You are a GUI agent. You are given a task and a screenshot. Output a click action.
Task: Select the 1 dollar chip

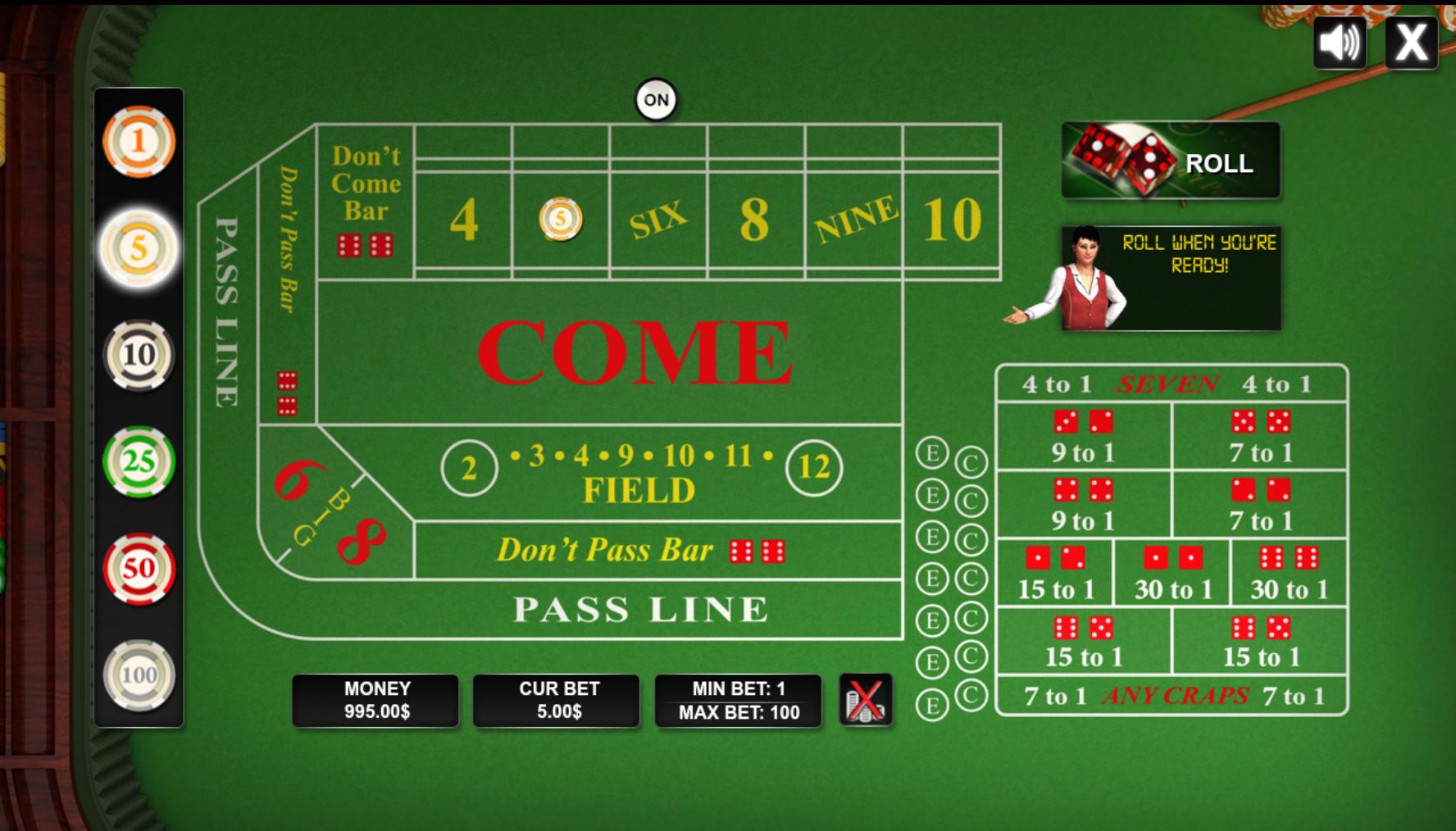pyautogui.click(x=139, y=142)
